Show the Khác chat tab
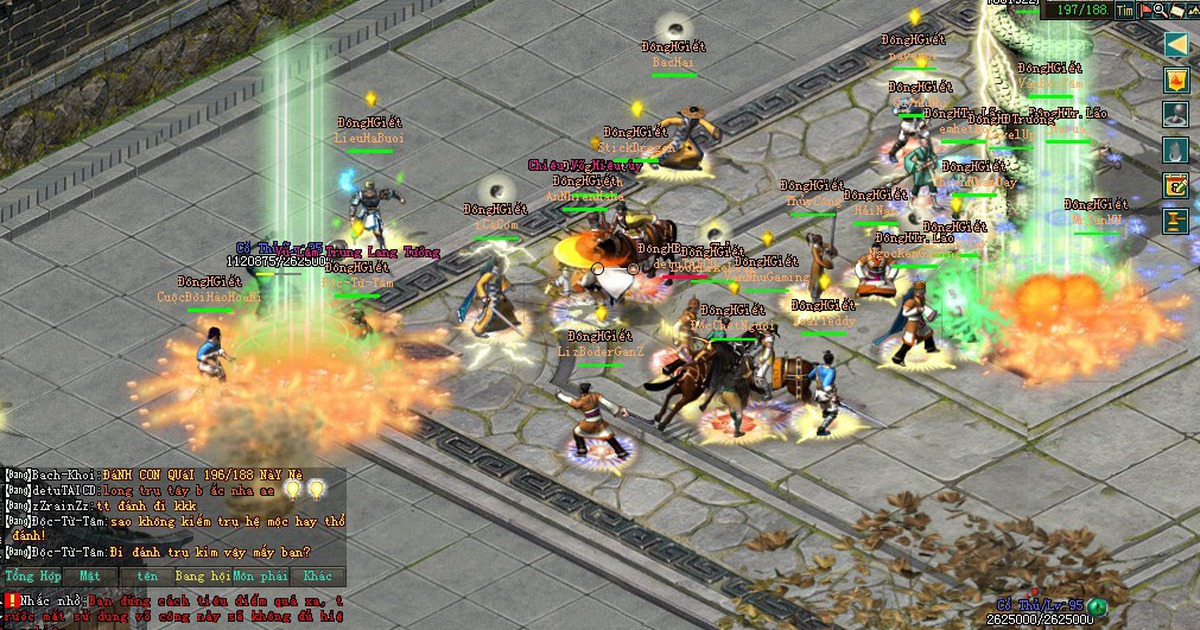 click(x=318, y=577)
